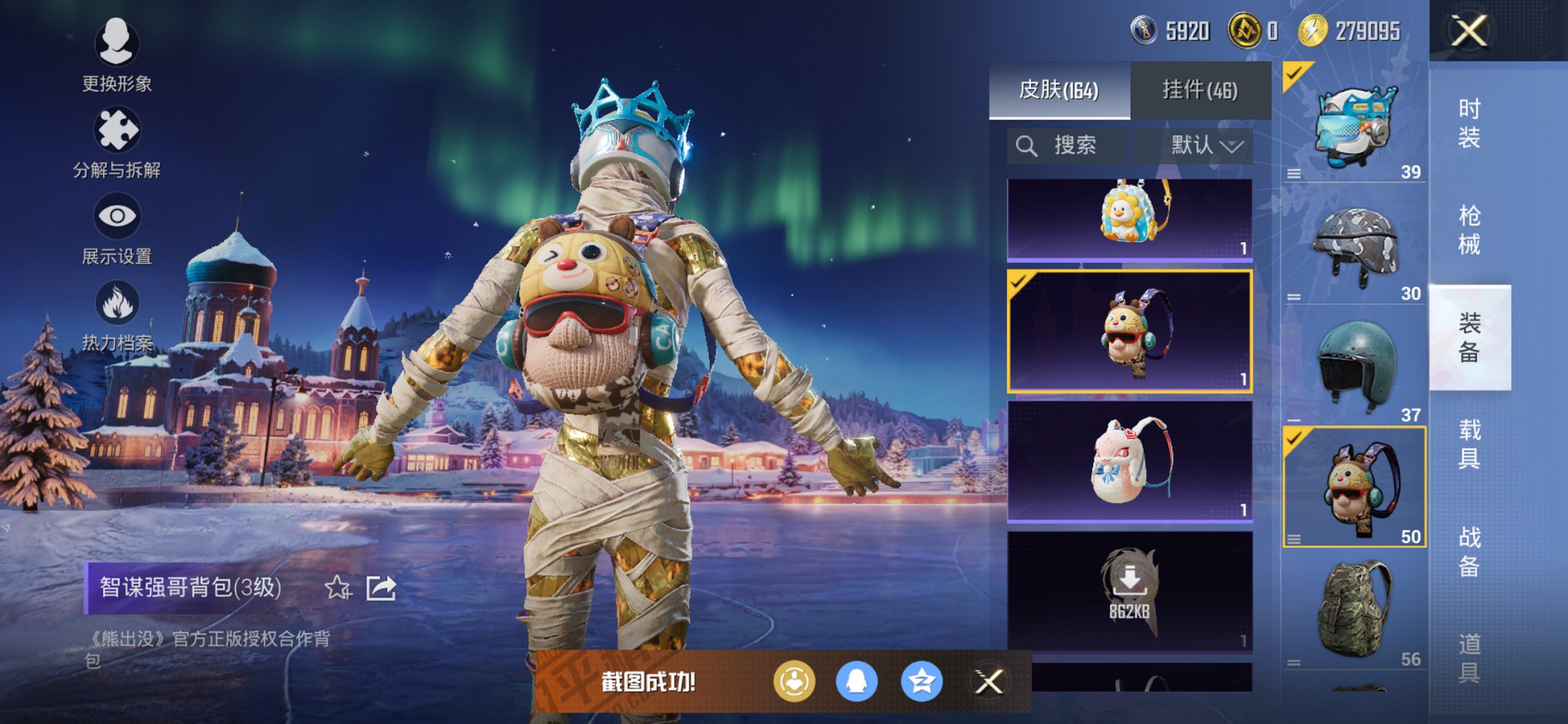Switch to the 挂件(46) tab
The image size is (1568, 724).
[1200, 90]
